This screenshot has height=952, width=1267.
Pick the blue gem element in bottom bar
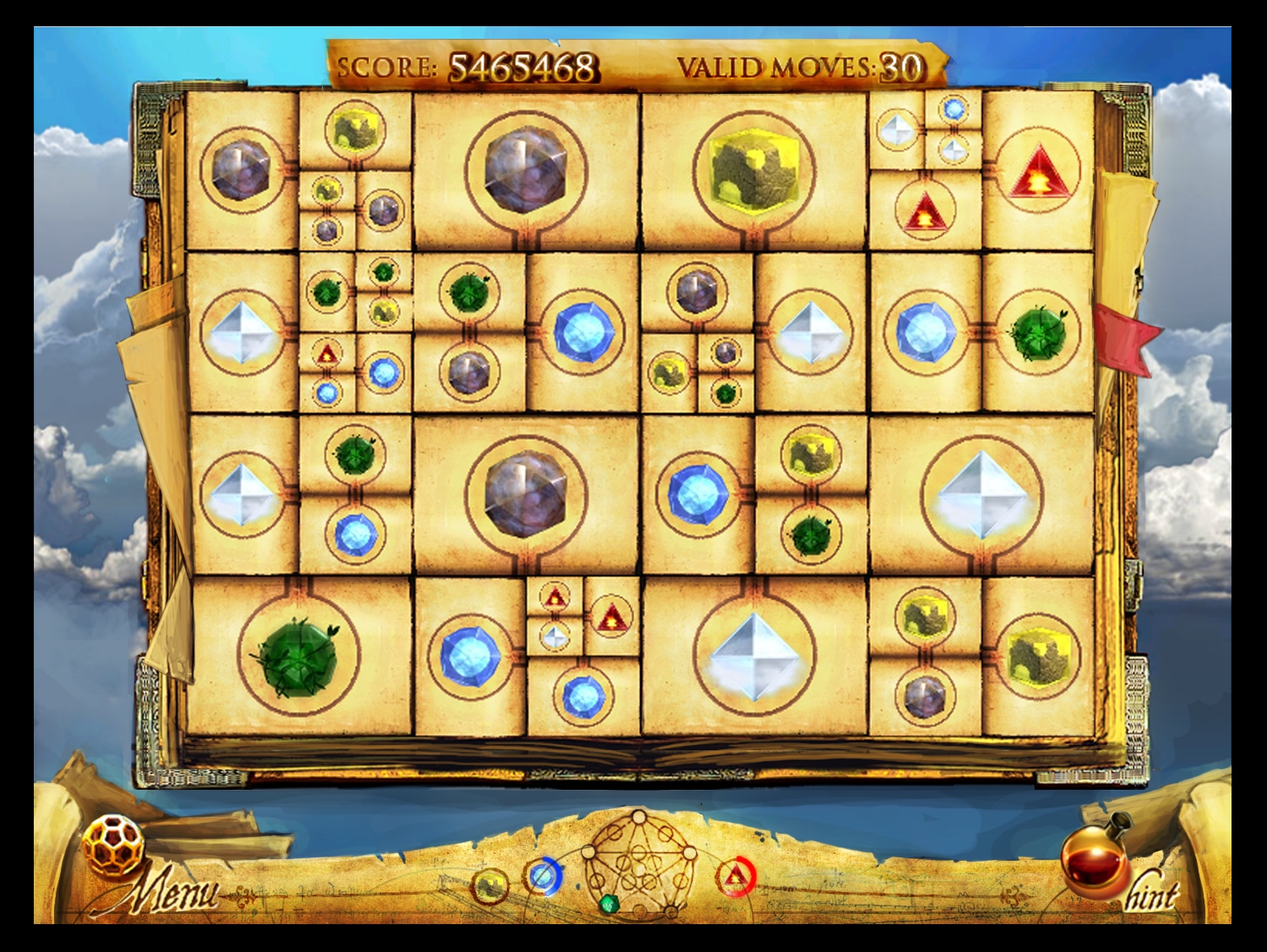coord(542,879)
